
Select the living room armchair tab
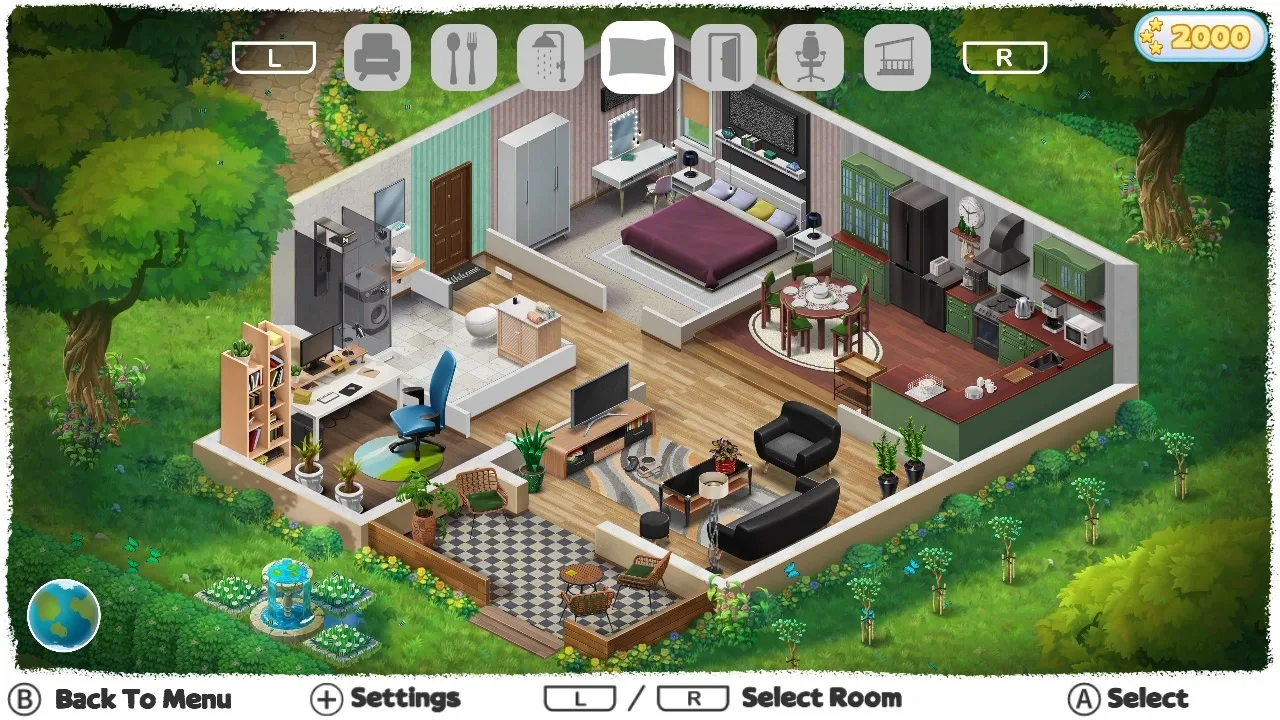pos(377,58)
